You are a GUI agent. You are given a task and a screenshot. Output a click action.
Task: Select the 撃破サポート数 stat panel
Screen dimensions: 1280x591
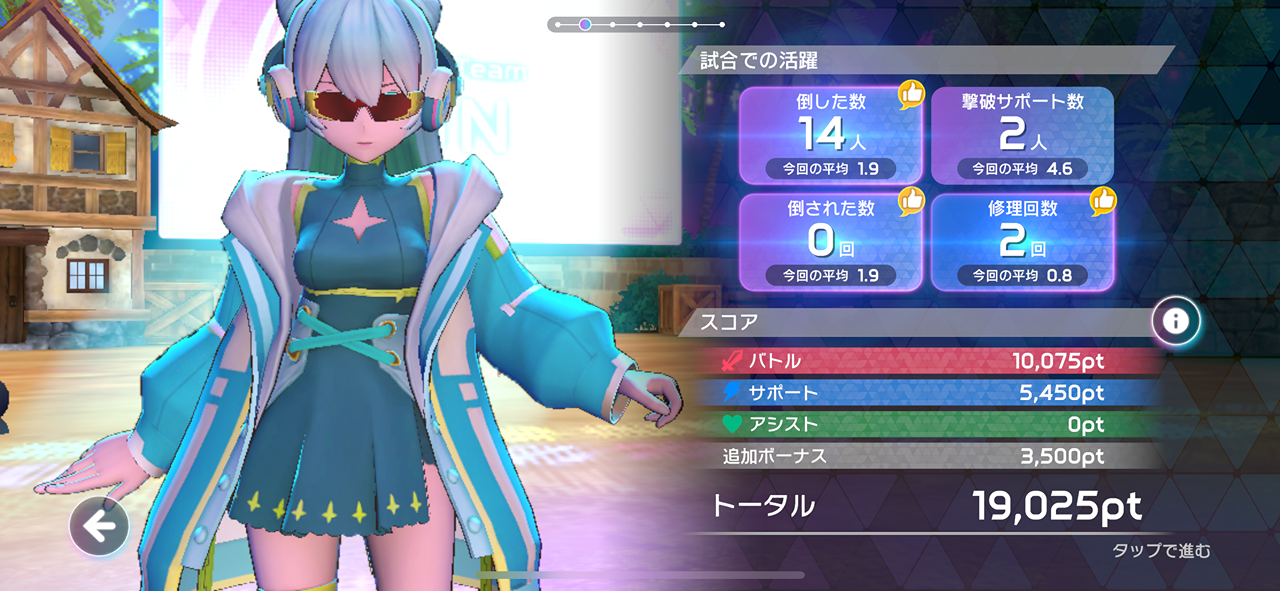[x=1022, y=135]
